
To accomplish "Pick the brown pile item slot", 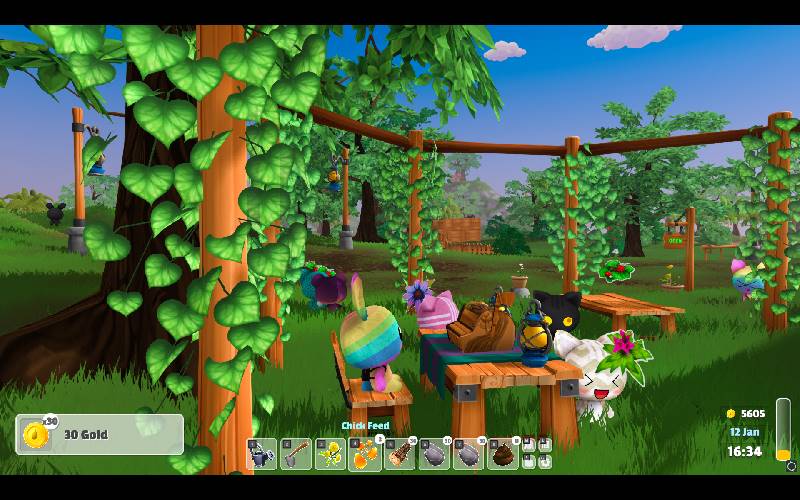I will pos(503,454).
